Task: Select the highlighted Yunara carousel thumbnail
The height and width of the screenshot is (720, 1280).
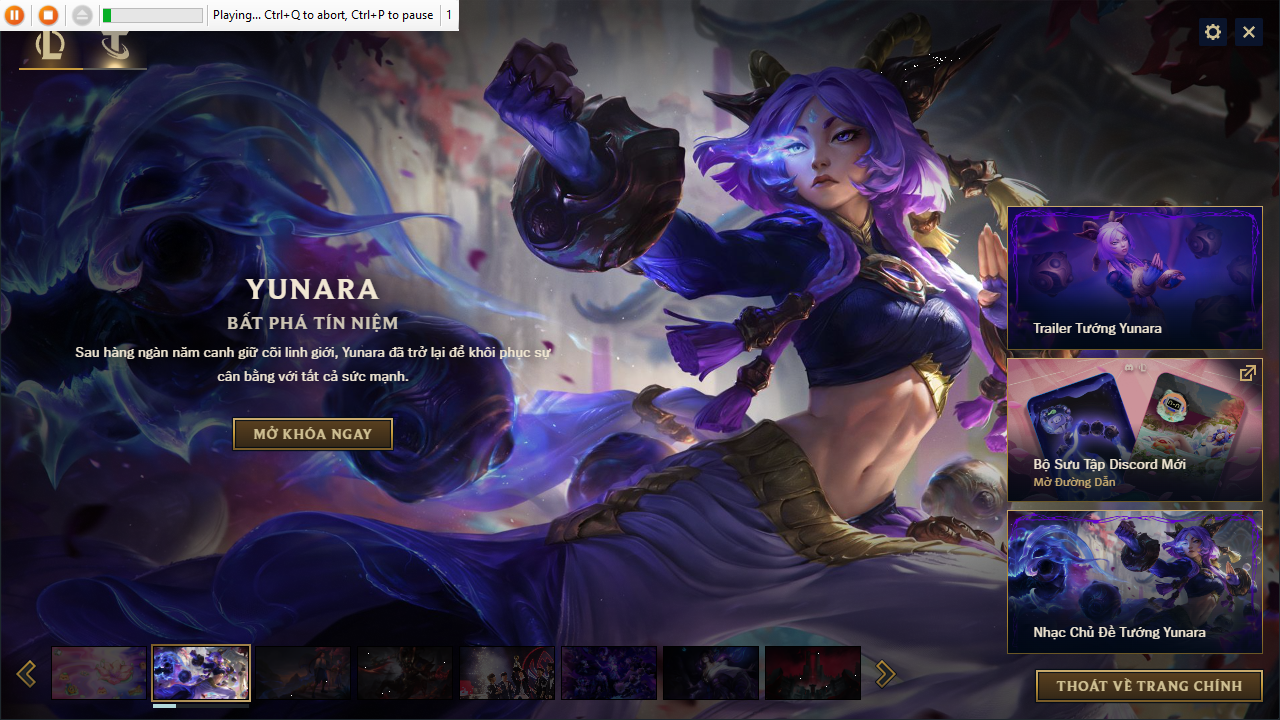Action: (201, 673)
